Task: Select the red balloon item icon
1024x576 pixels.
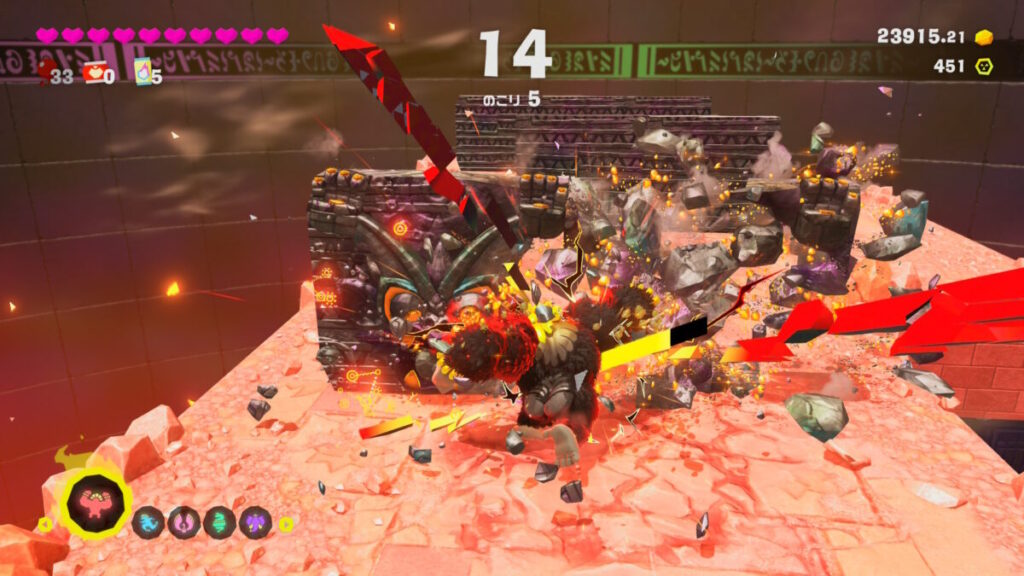Action: (47, 70)
